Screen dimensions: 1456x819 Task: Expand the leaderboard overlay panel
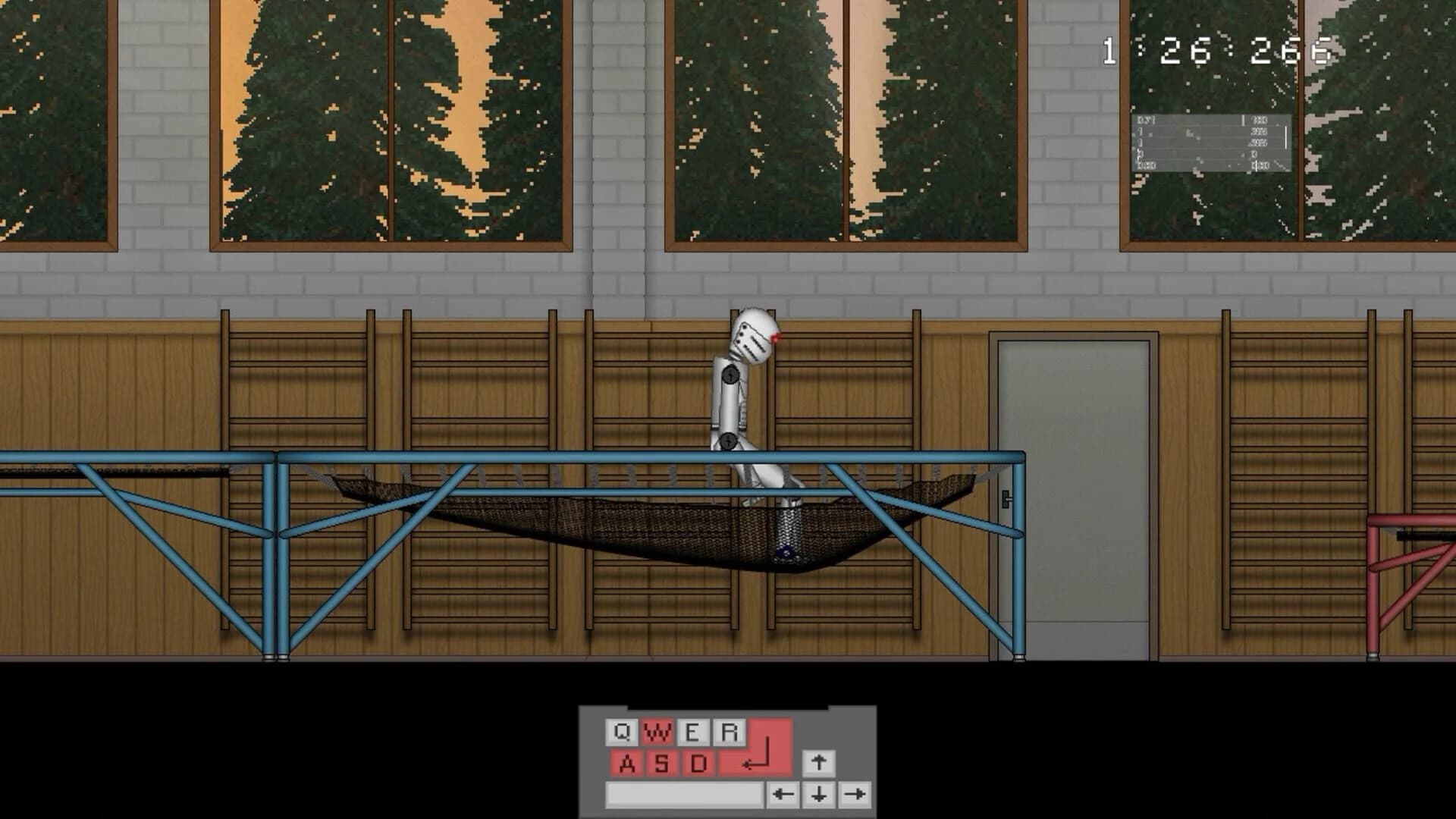[x=1212, y=143]
